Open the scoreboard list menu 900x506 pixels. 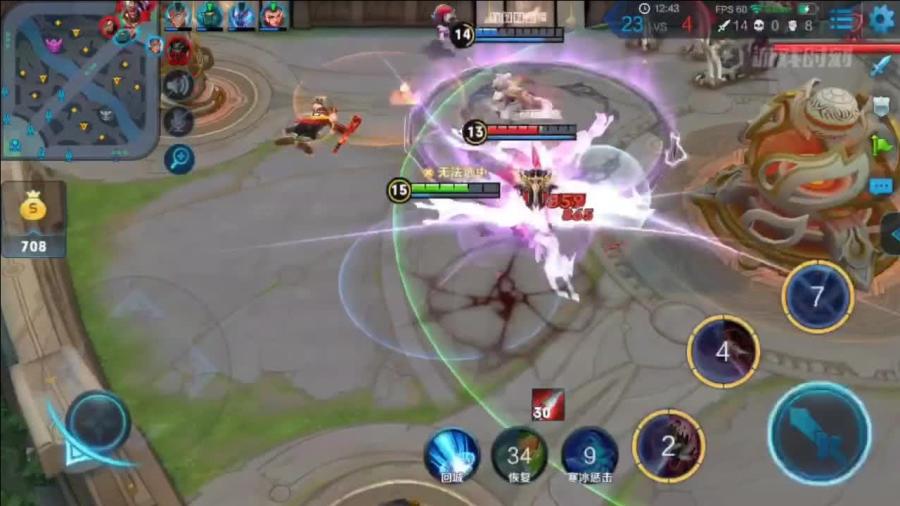(x=844, y=19)
